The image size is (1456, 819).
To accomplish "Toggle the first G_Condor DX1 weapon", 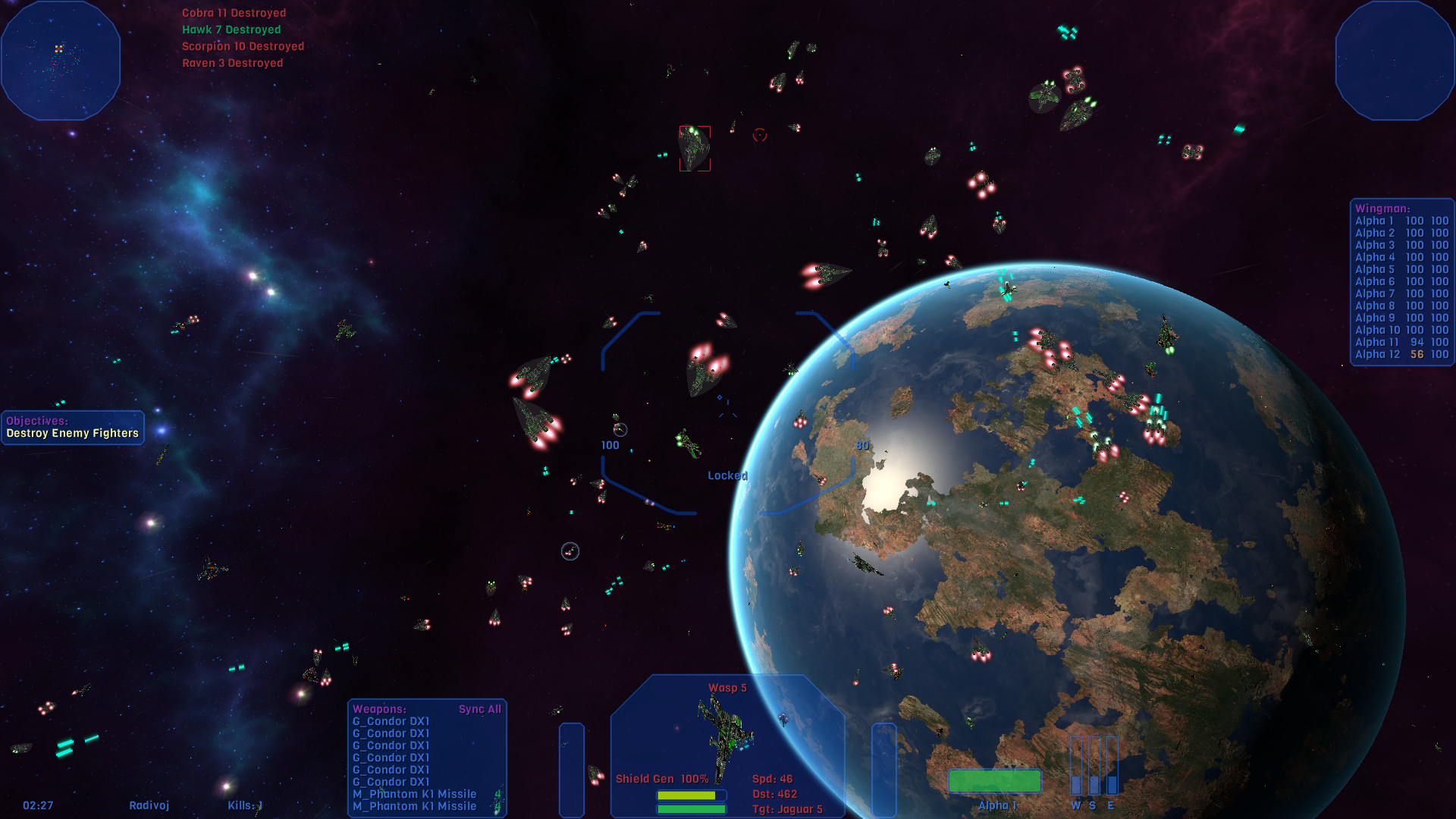I will point(391,721).
